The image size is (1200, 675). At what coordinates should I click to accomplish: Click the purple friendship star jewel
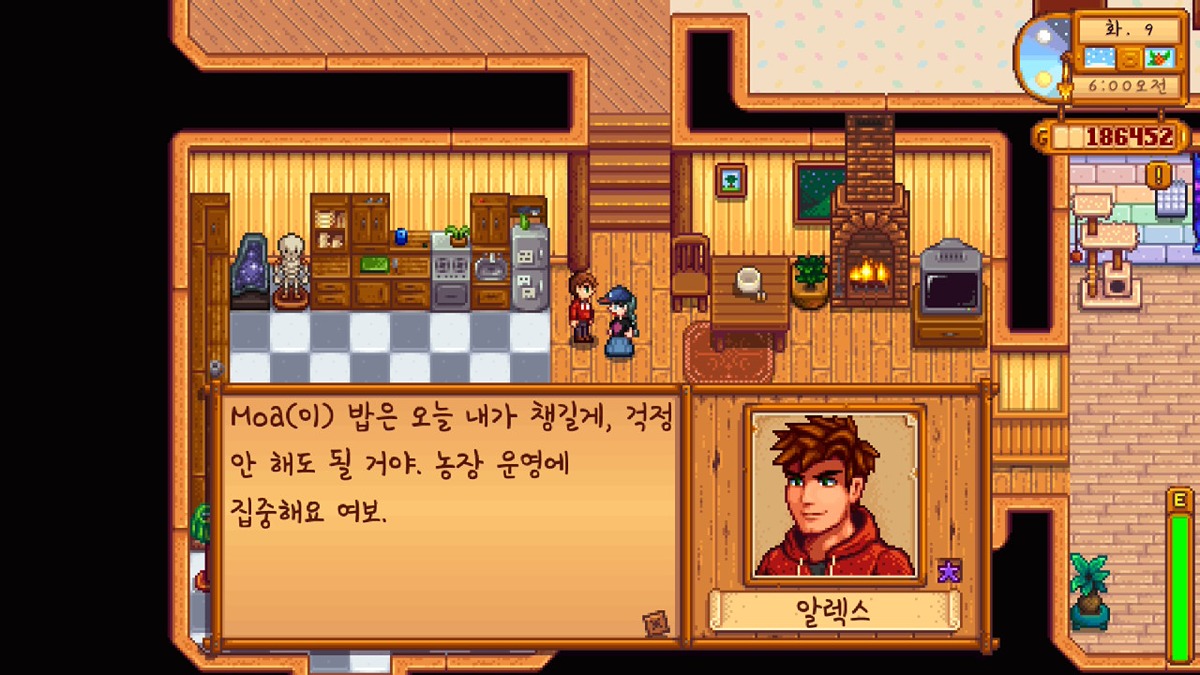point(948,571)
